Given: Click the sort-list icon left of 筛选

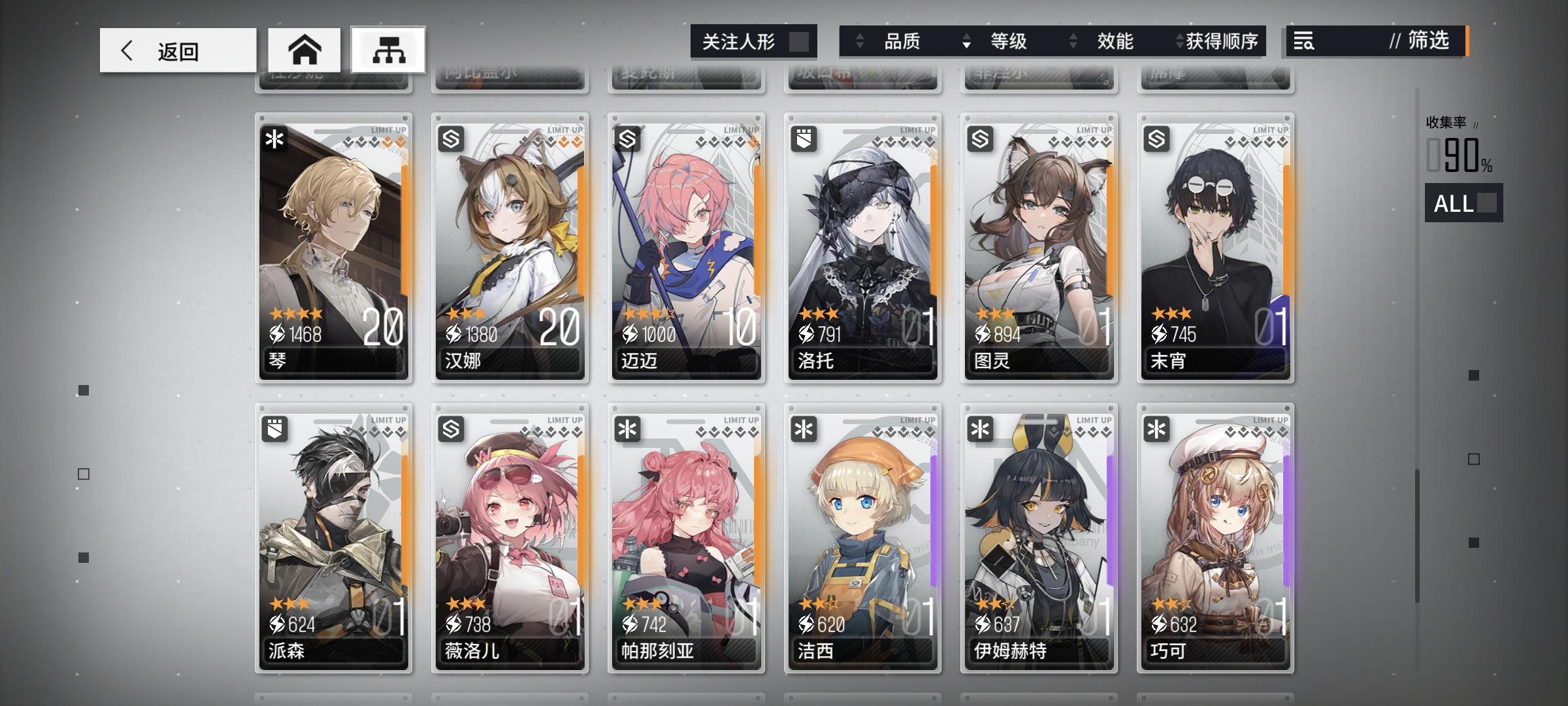Looking at the screenshot, I should [x=1304, y=42].
